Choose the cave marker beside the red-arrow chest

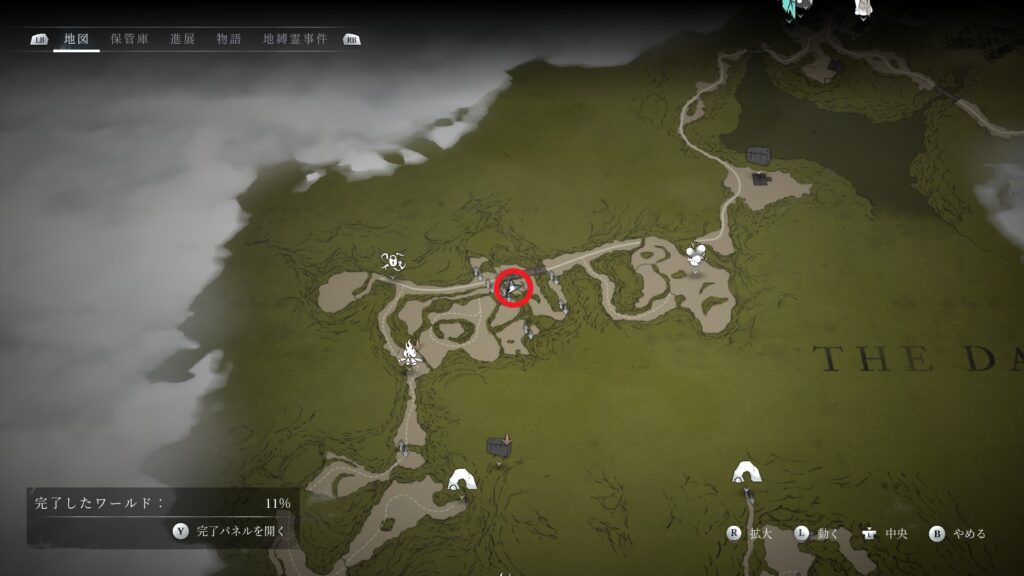click(x=461, y=480)
